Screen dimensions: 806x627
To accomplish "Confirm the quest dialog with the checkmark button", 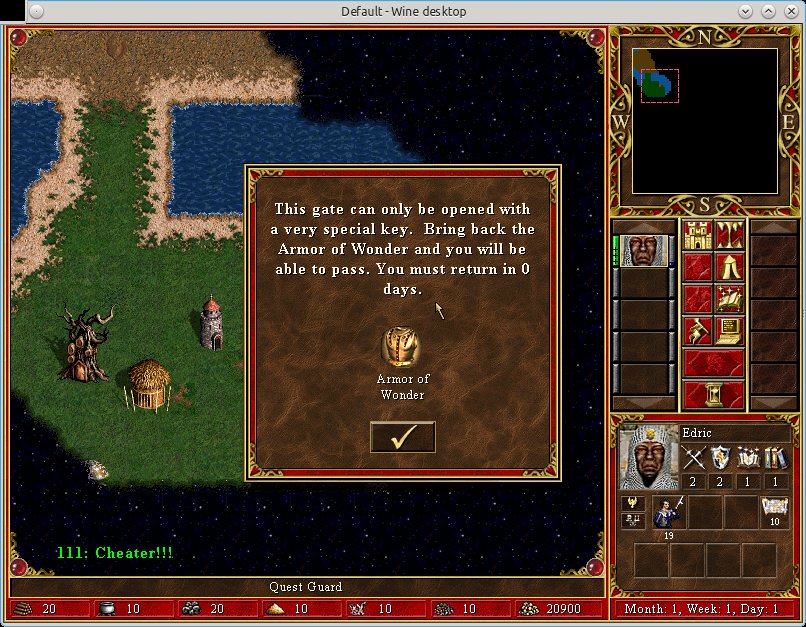I will click(402, 437).
